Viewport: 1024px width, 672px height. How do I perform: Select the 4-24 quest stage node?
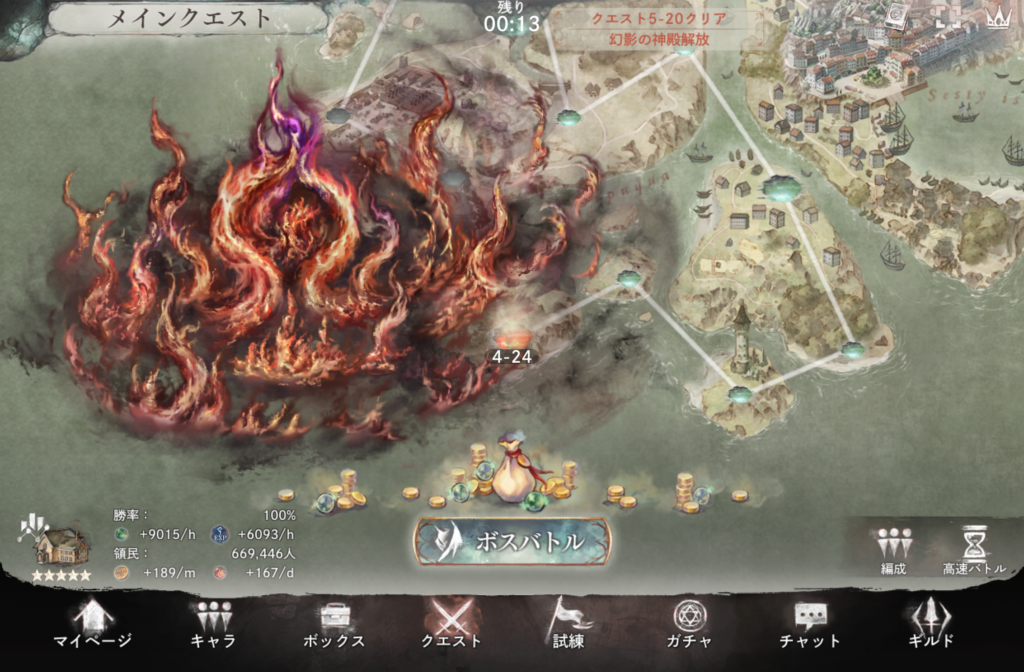tap(511, 340)
